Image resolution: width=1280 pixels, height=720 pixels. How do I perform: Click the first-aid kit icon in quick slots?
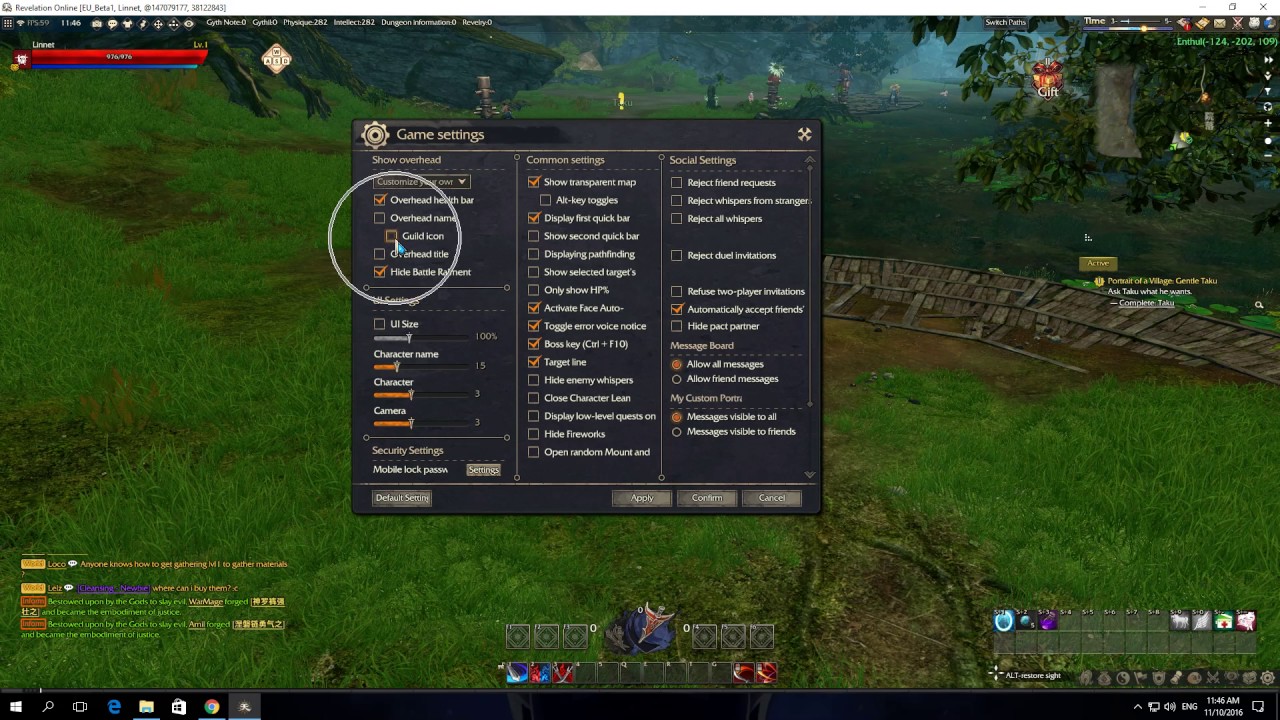(1223, 622)
